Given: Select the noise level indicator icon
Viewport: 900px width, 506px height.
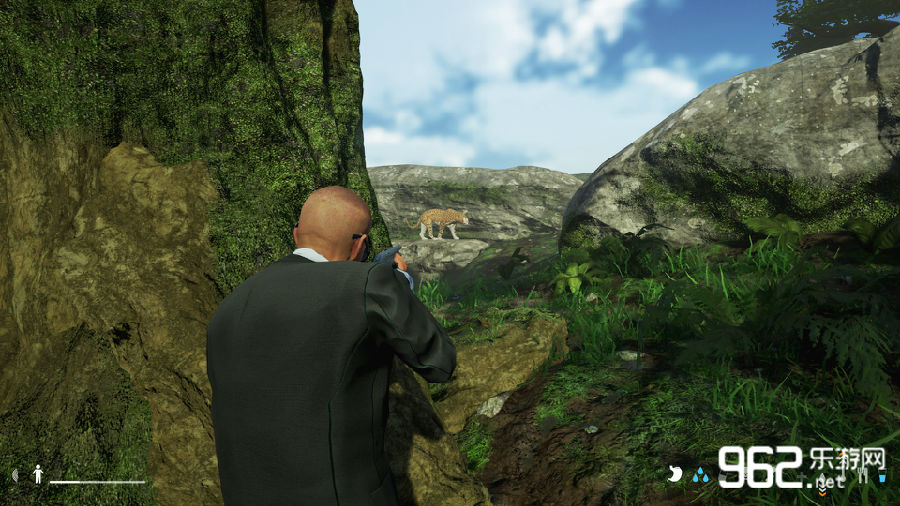Looking at the screenshot, I should tap(15, 474).
